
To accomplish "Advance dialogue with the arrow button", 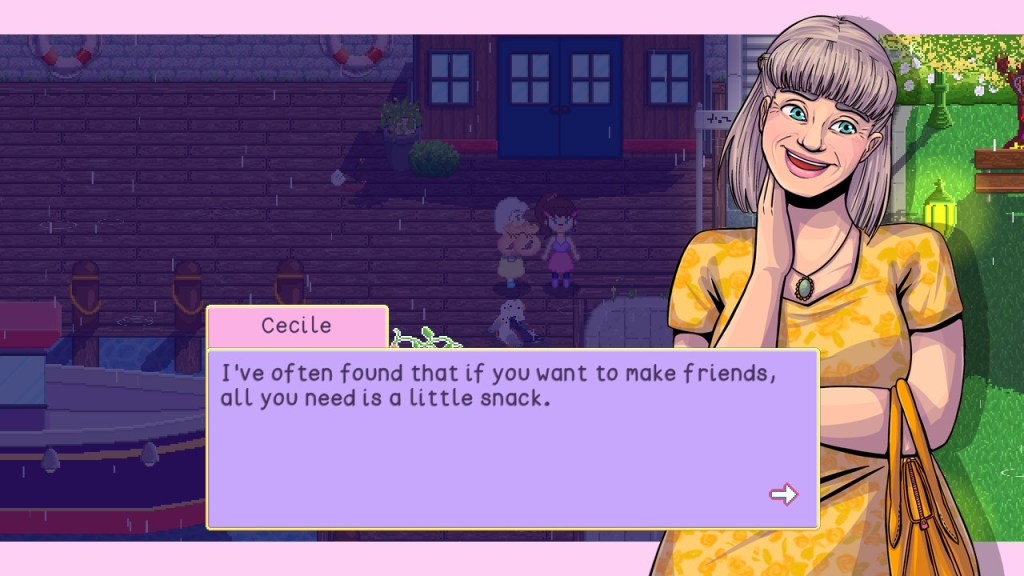I will coord(783,494).
